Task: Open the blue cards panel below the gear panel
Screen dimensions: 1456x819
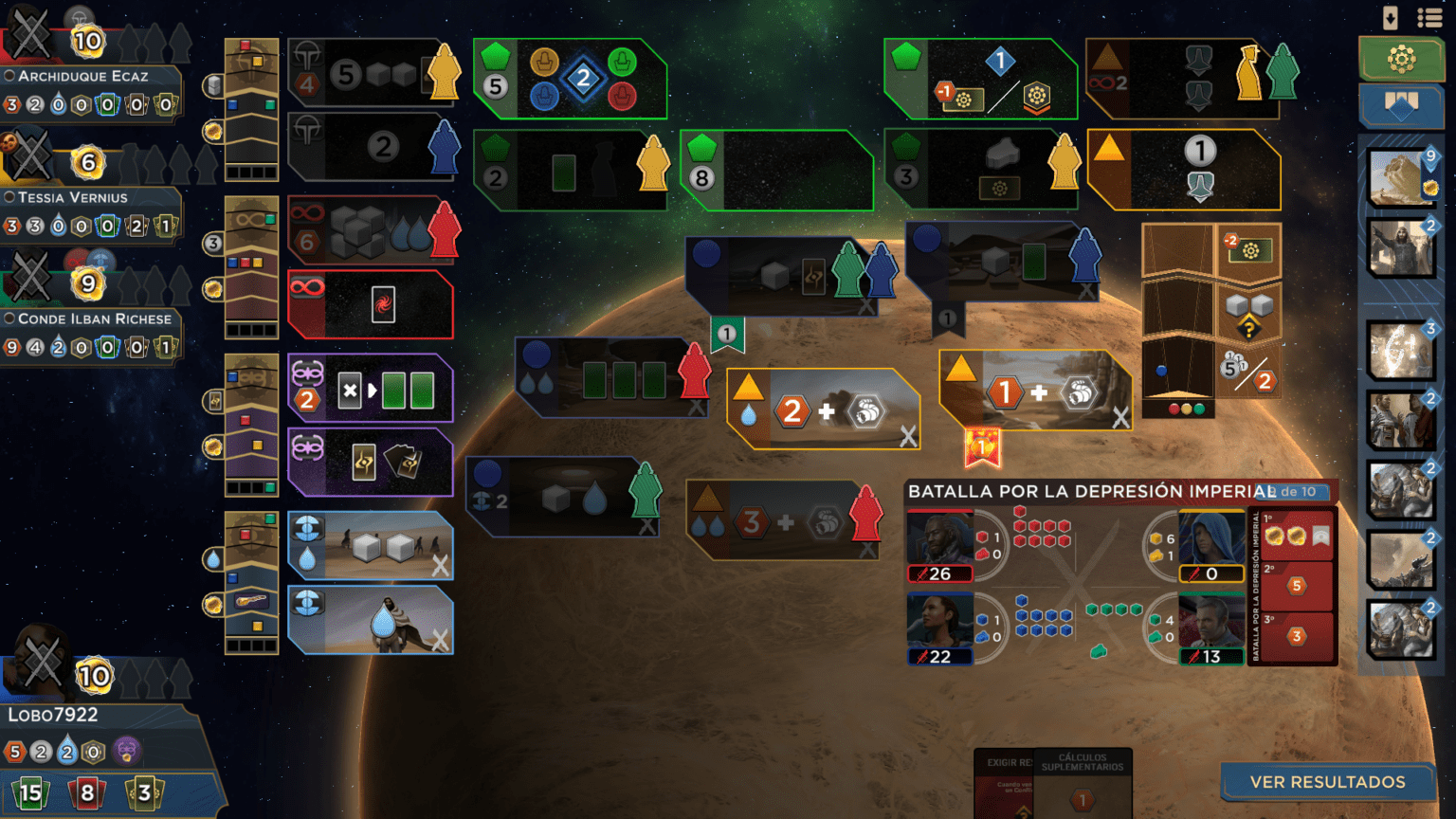Action: coord(1401,106)
